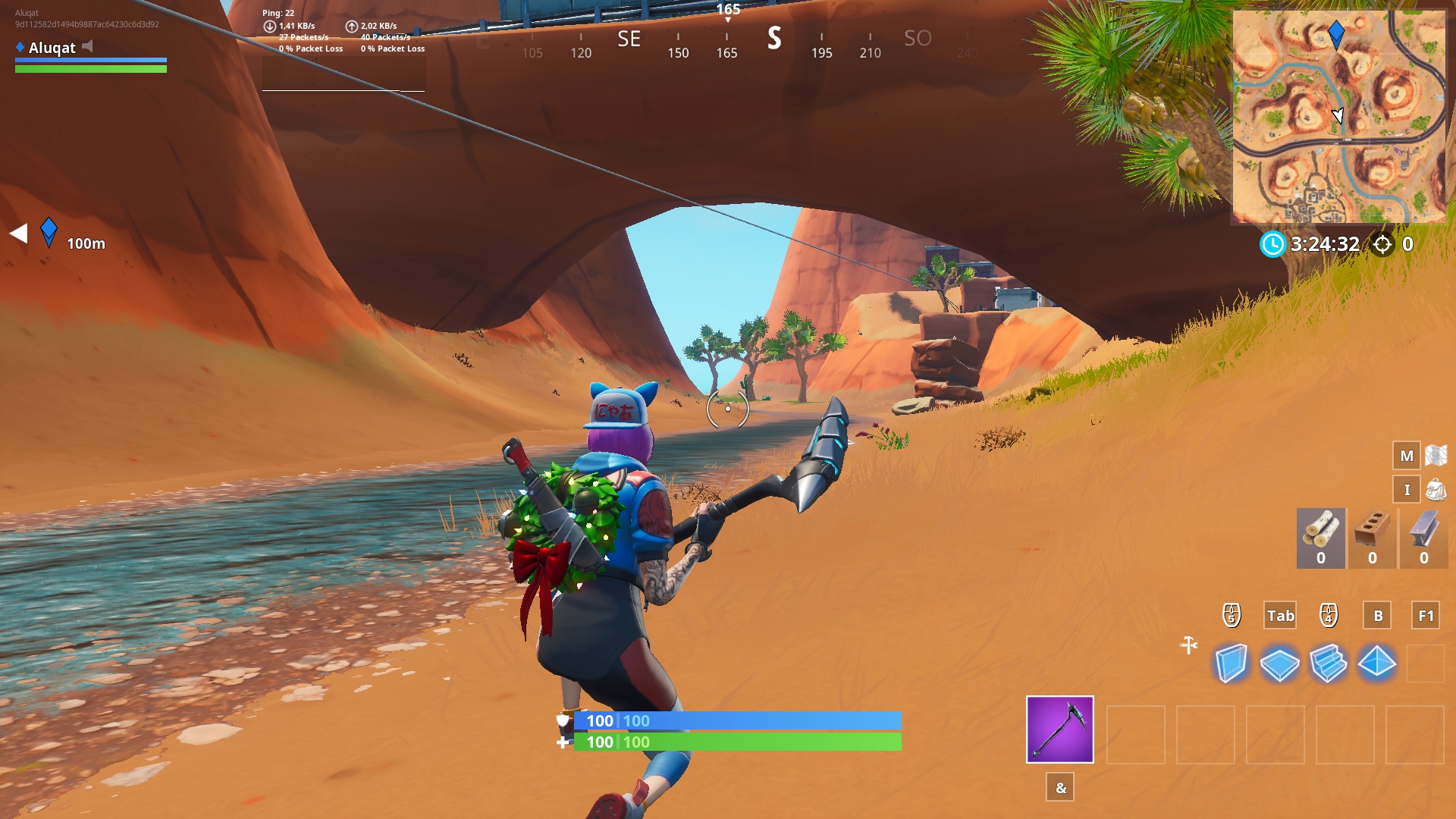Mute Aluqat via the speaker icon
The image size is (1456, 819).
tap(89, 48)
